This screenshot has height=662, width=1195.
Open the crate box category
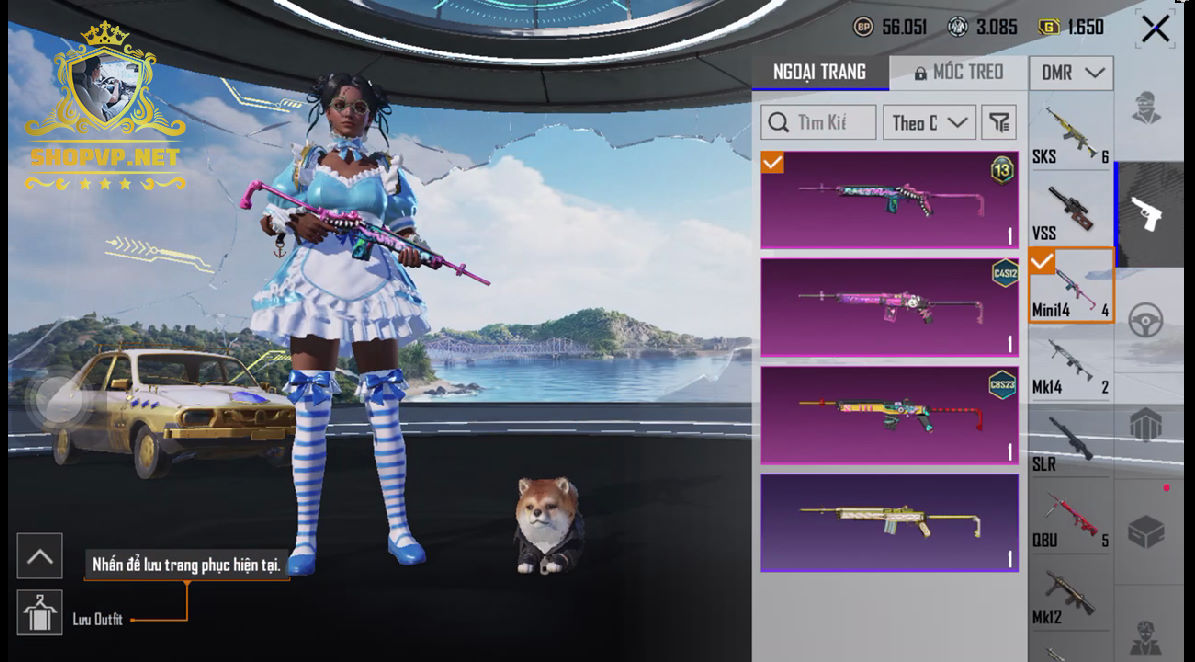1146,531
